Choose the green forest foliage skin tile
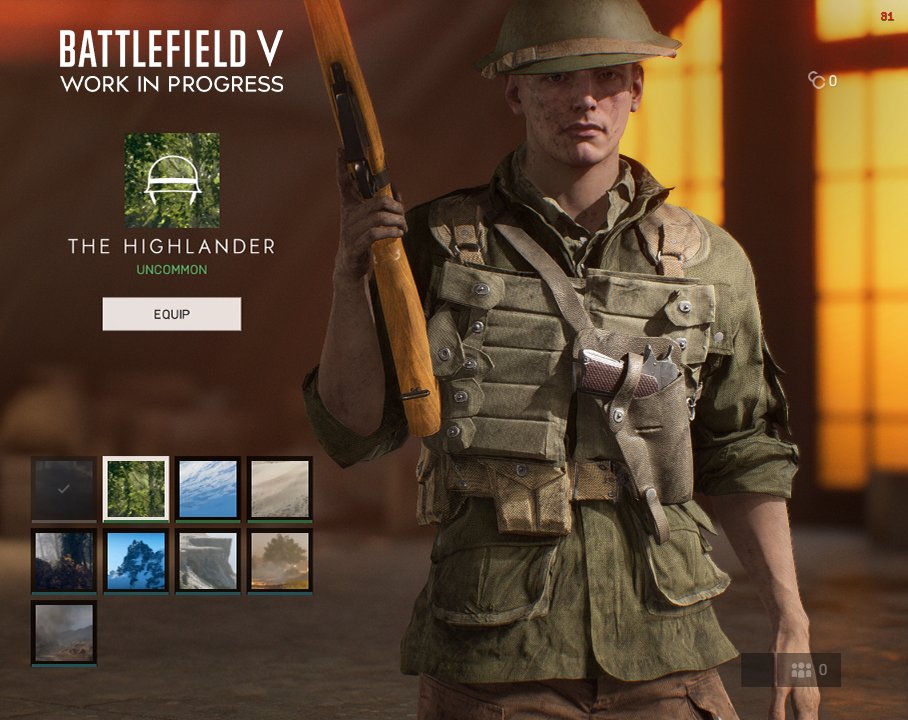Image resolution: width=908 pixels, height=720 pixels. pyautogui.click(x=136, y=488)
